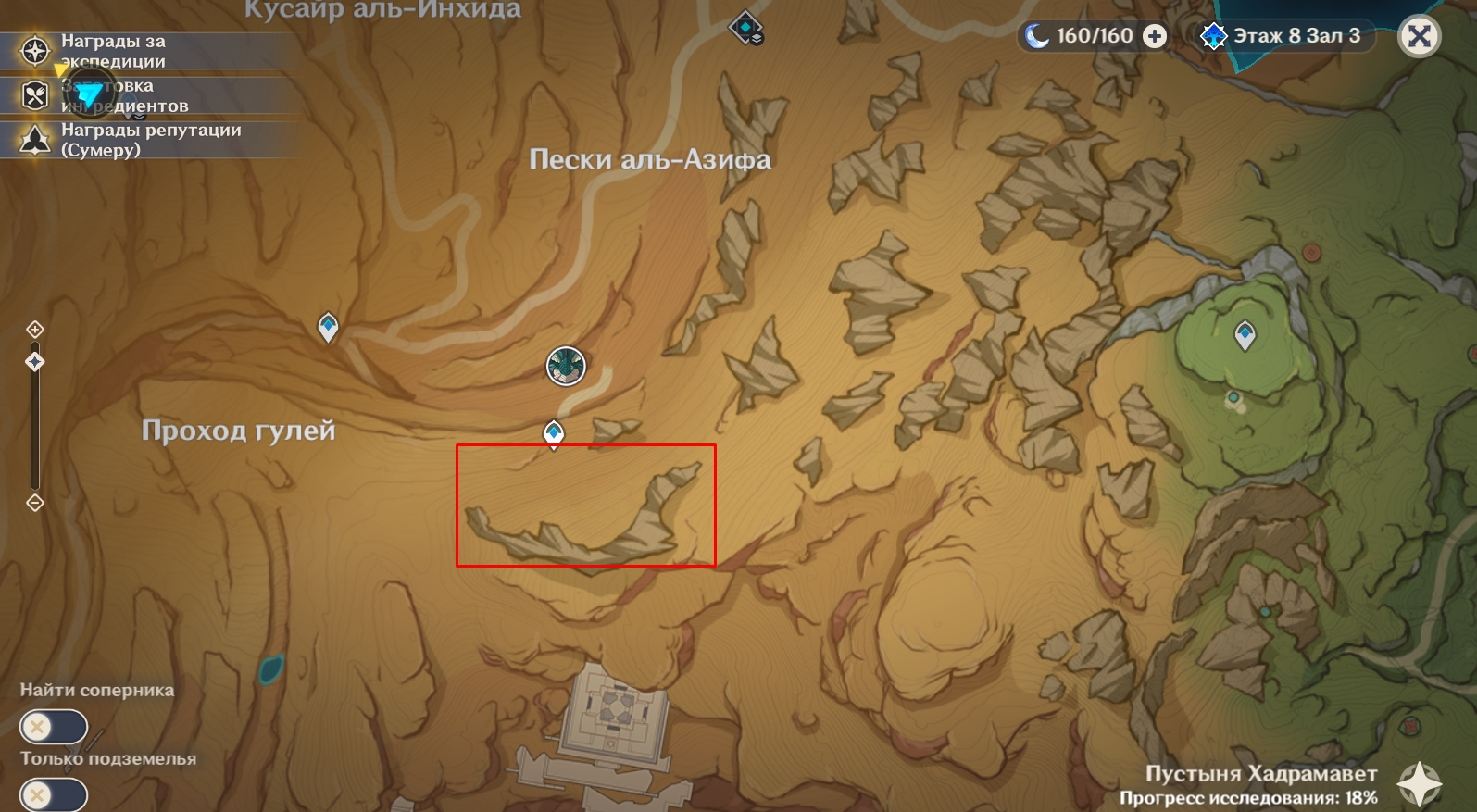This screenshot has height=812, width=1477.
Task: Open region selector star next to Пустыня Хадрамавет
Action: pos(1419,783)
